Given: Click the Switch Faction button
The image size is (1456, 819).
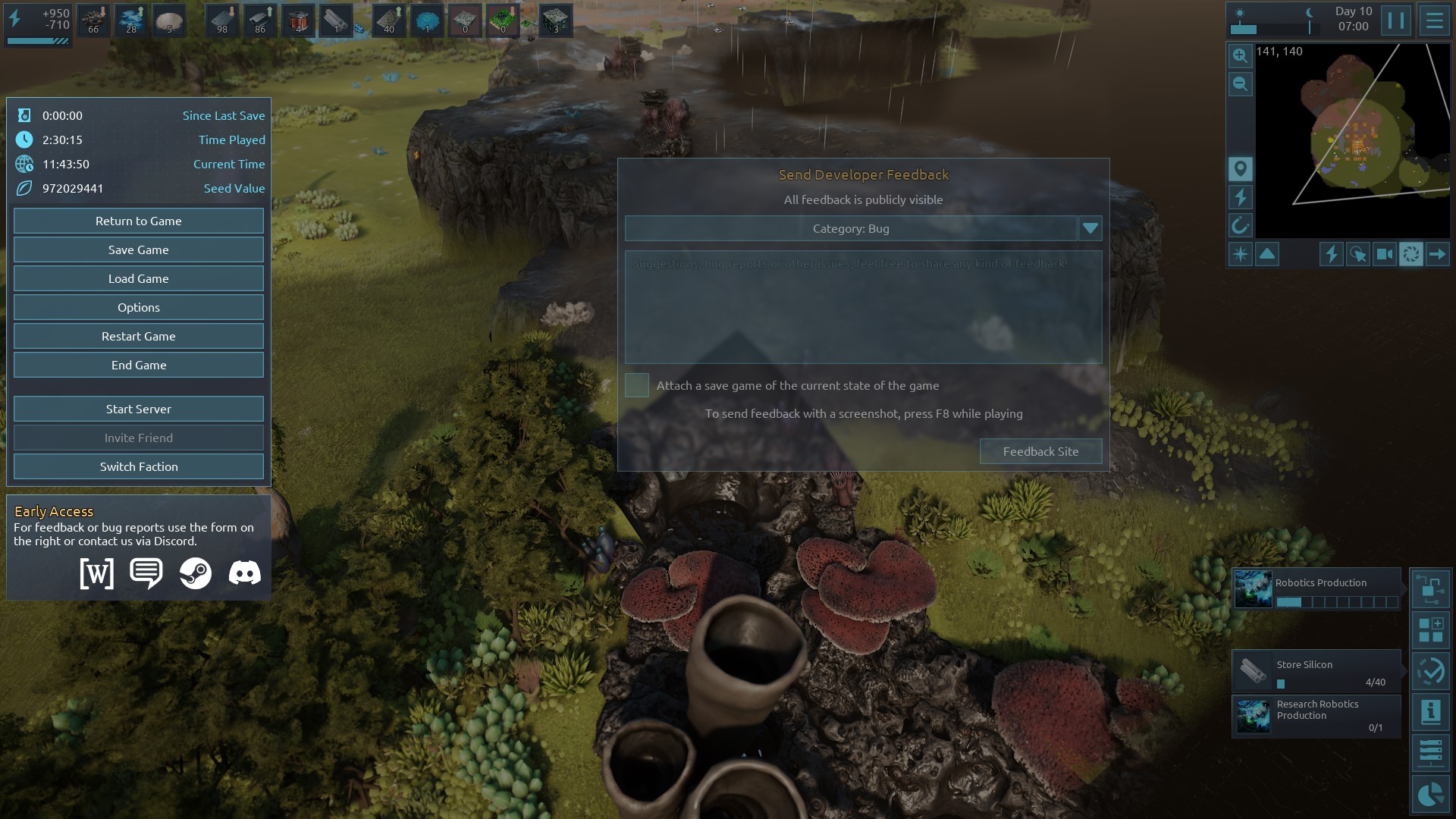Looking at the screenshot, I should [139, 466].
